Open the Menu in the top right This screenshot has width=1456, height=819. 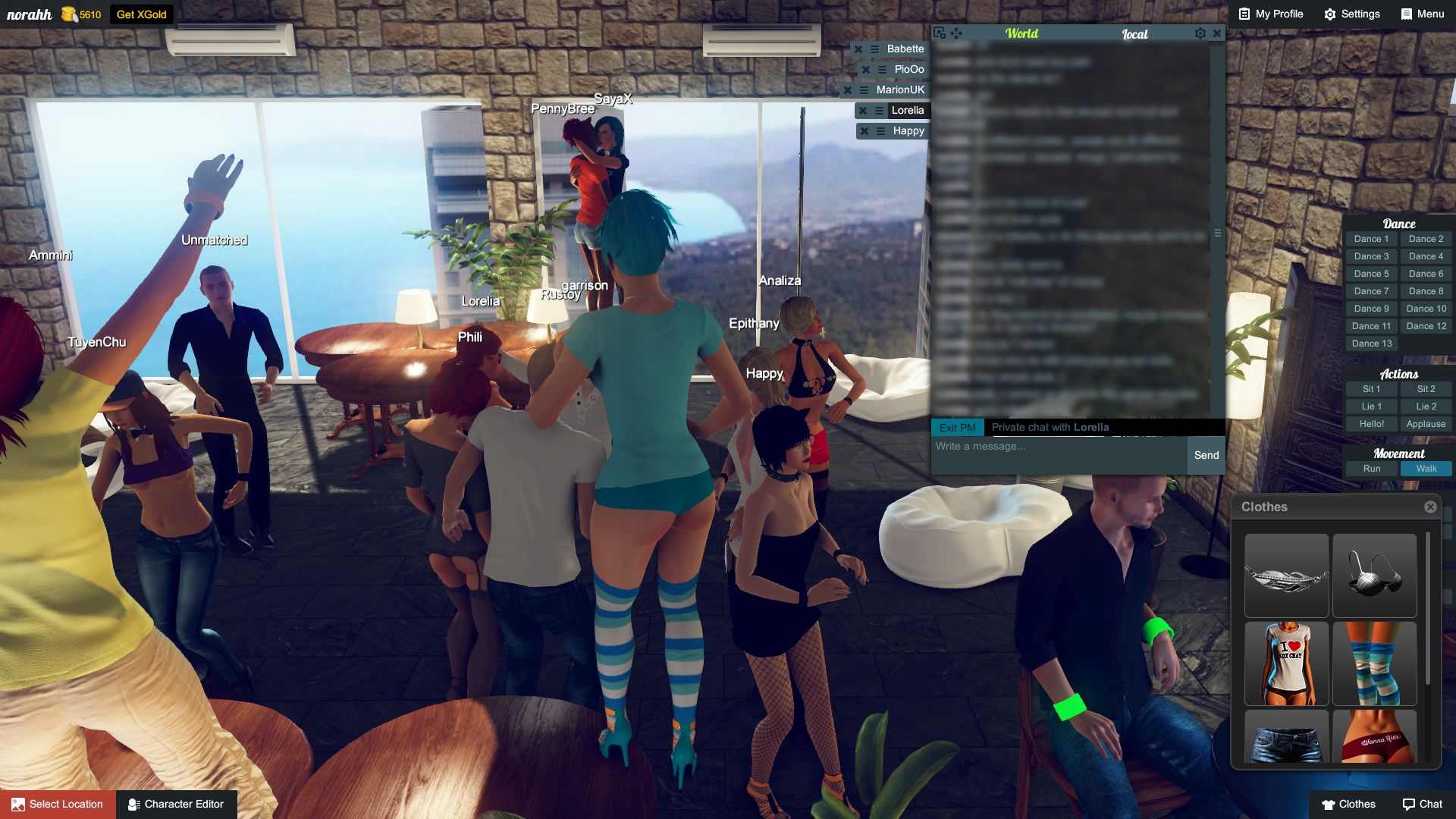click(x=1422, y=14)
